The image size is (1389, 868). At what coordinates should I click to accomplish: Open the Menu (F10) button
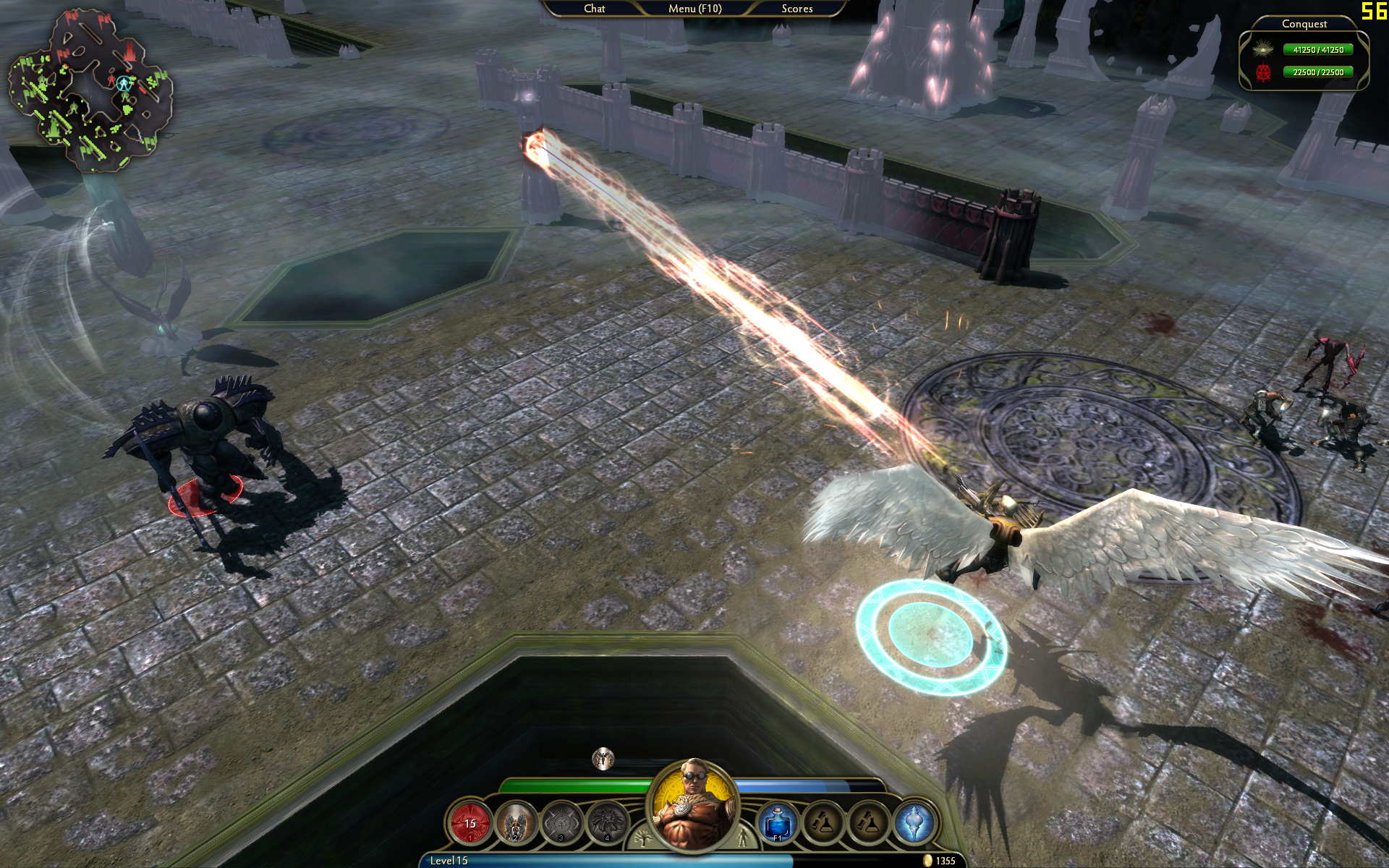coord(694,9)
